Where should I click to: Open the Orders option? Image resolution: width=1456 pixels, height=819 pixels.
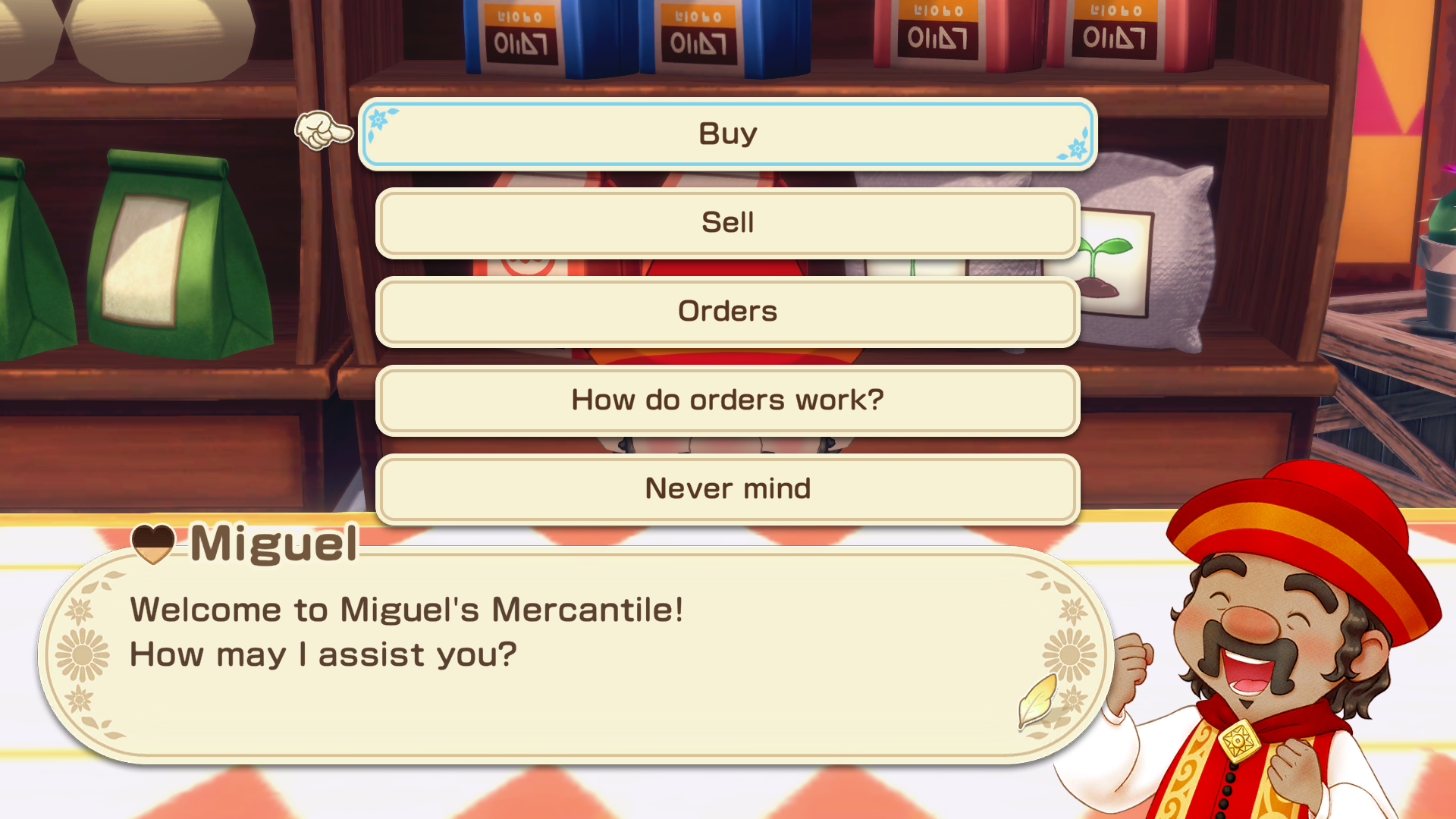click(727, 312)
